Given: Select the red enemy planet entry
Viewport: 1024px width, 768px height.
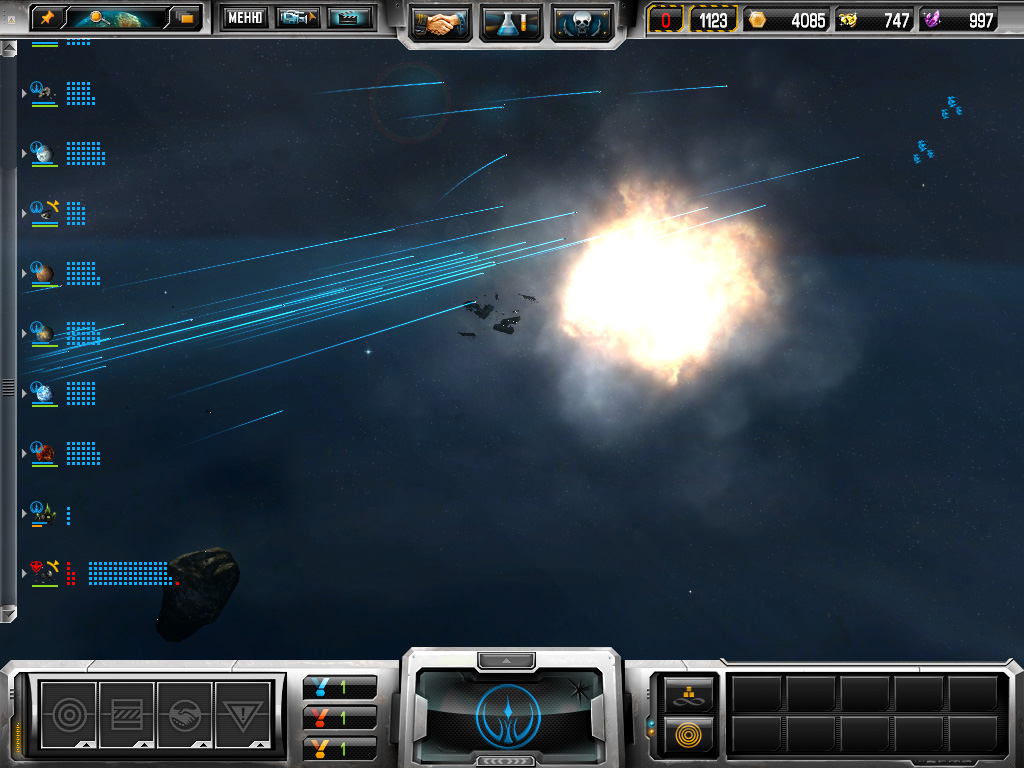Looking at the screenshot, I should tap(42, 572).
